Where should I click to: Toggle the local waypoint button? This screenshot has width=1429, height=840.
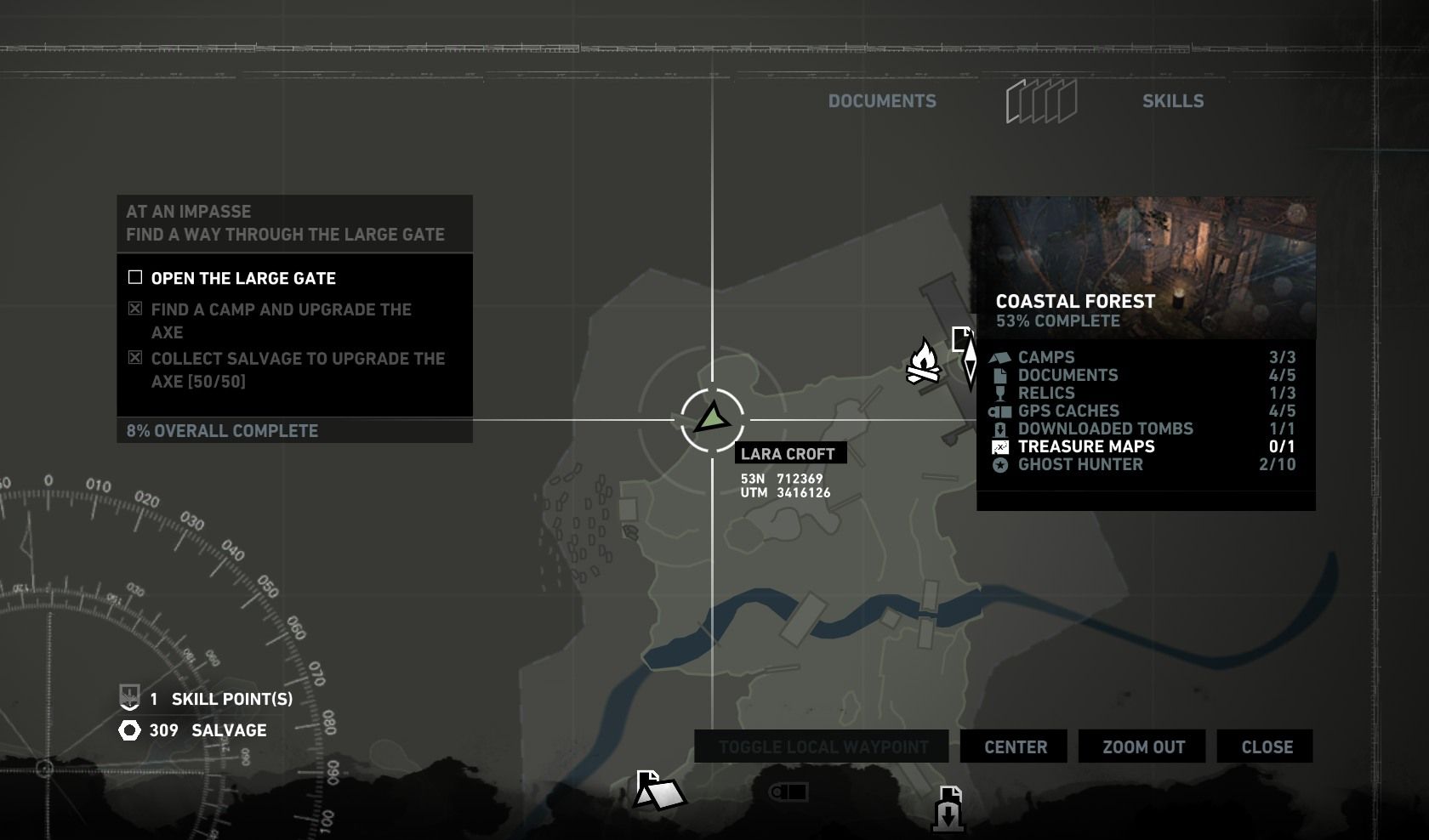[x=822, y=746]
